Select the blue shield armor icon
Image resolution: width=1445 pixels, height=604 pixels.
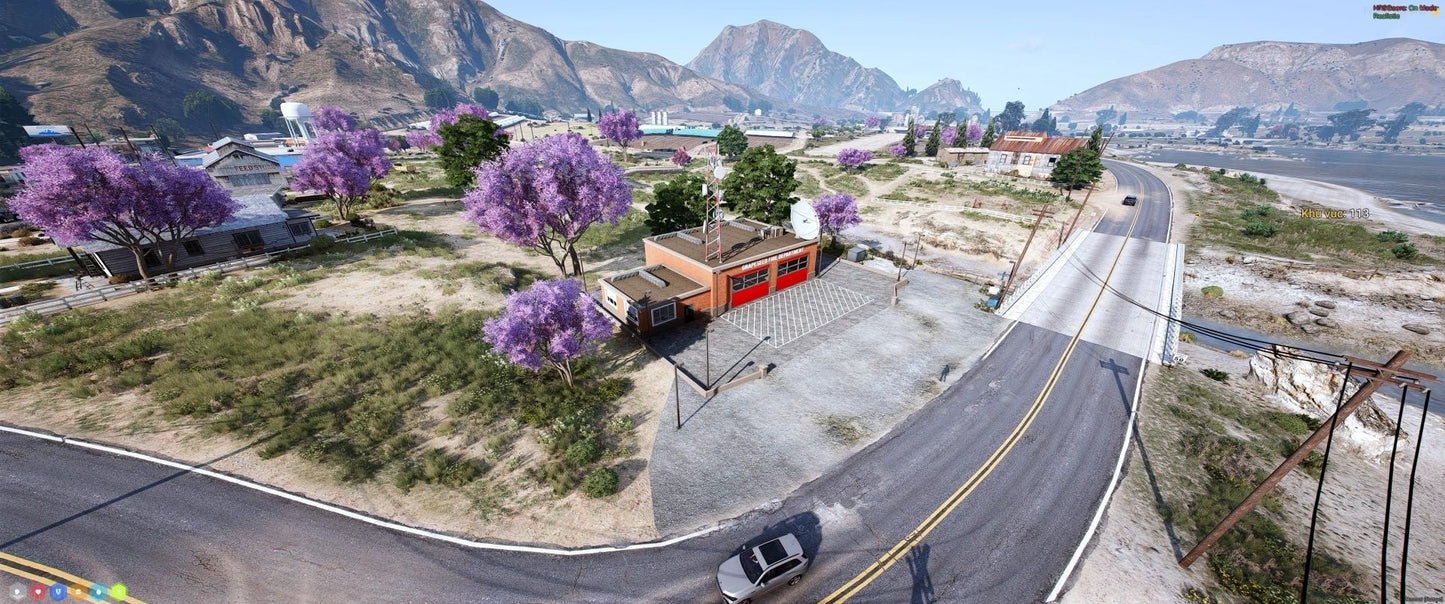[x=58, y=591]
